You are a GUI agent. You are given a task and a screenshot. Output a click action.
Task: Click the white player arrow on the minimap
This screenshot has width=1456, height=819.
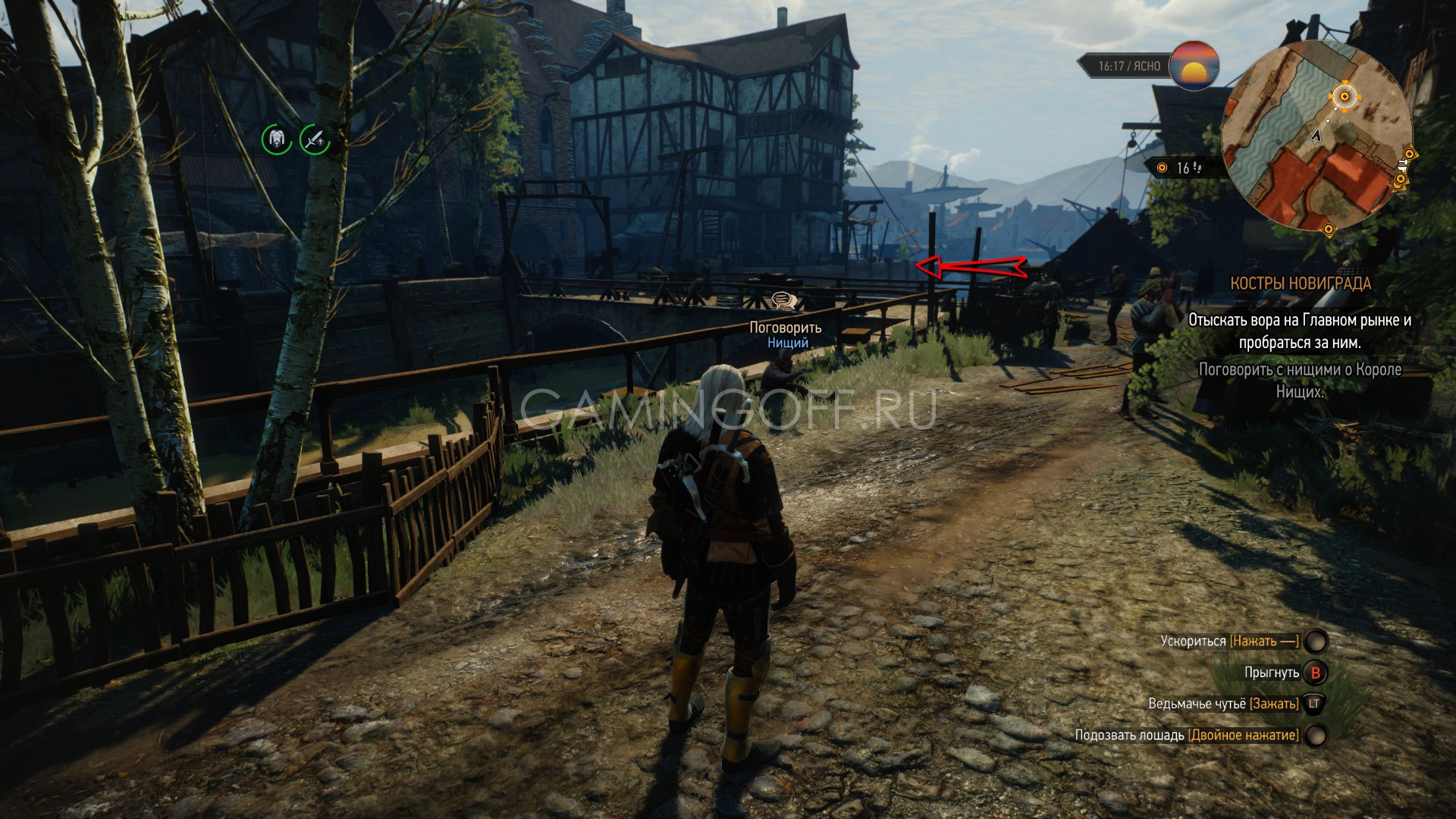pyautogui.click(x=1316, y=136)
